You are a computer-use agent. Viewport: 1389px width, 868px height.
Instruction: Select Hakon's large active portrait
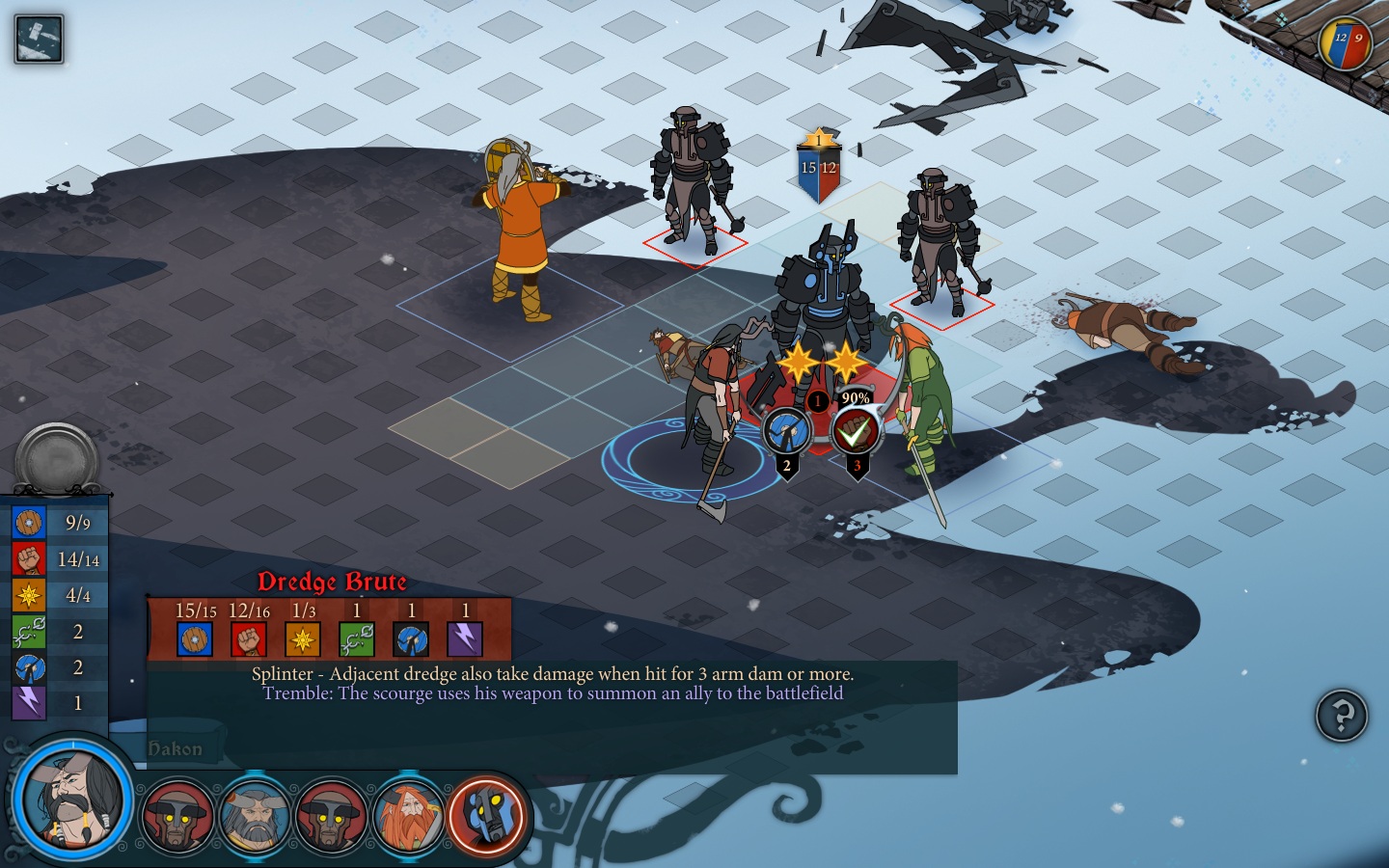click(72, 800)
